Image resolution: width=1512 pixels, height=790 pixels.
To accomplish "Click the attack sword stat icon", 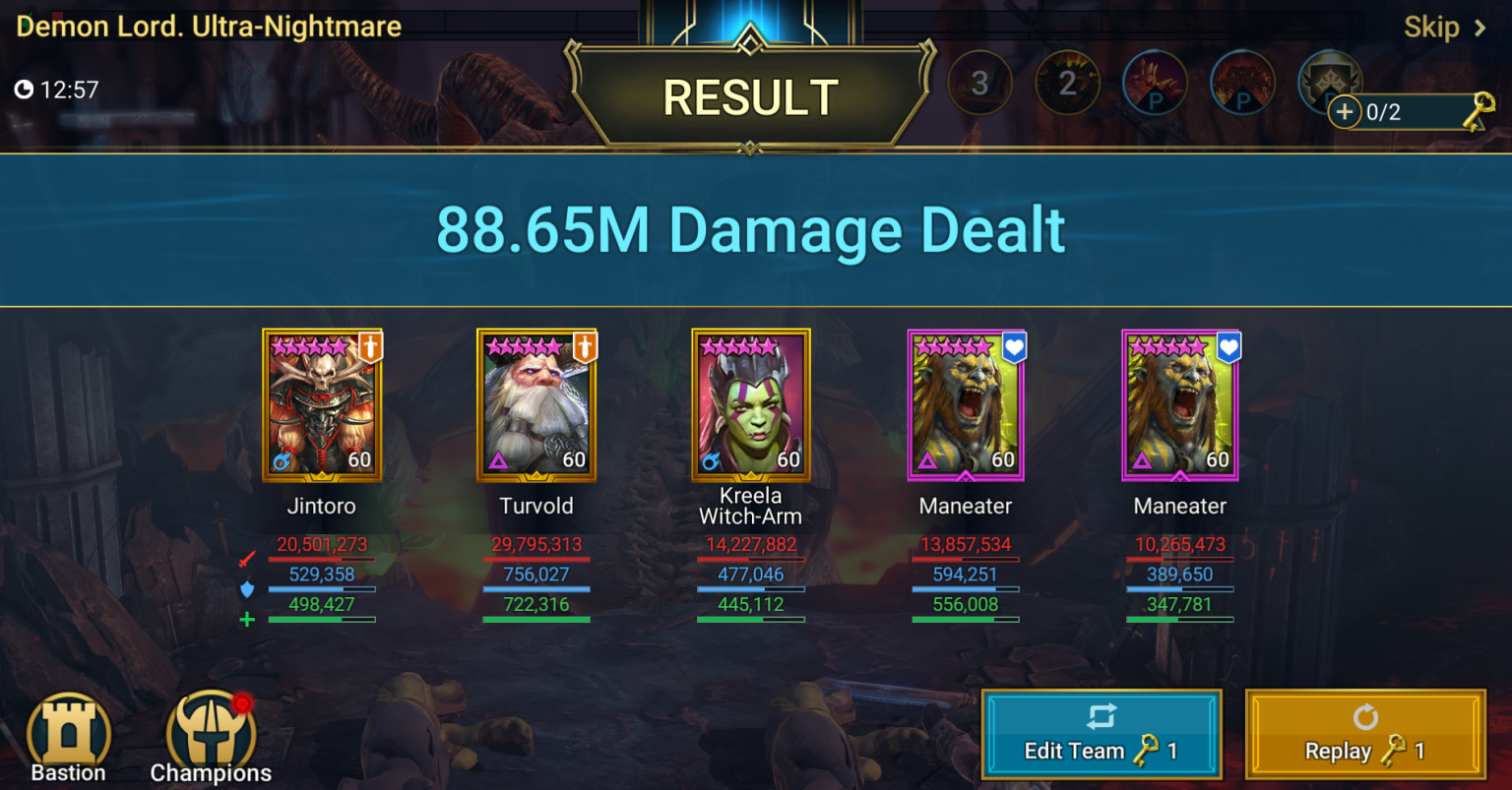I will (x=248, y=558).
